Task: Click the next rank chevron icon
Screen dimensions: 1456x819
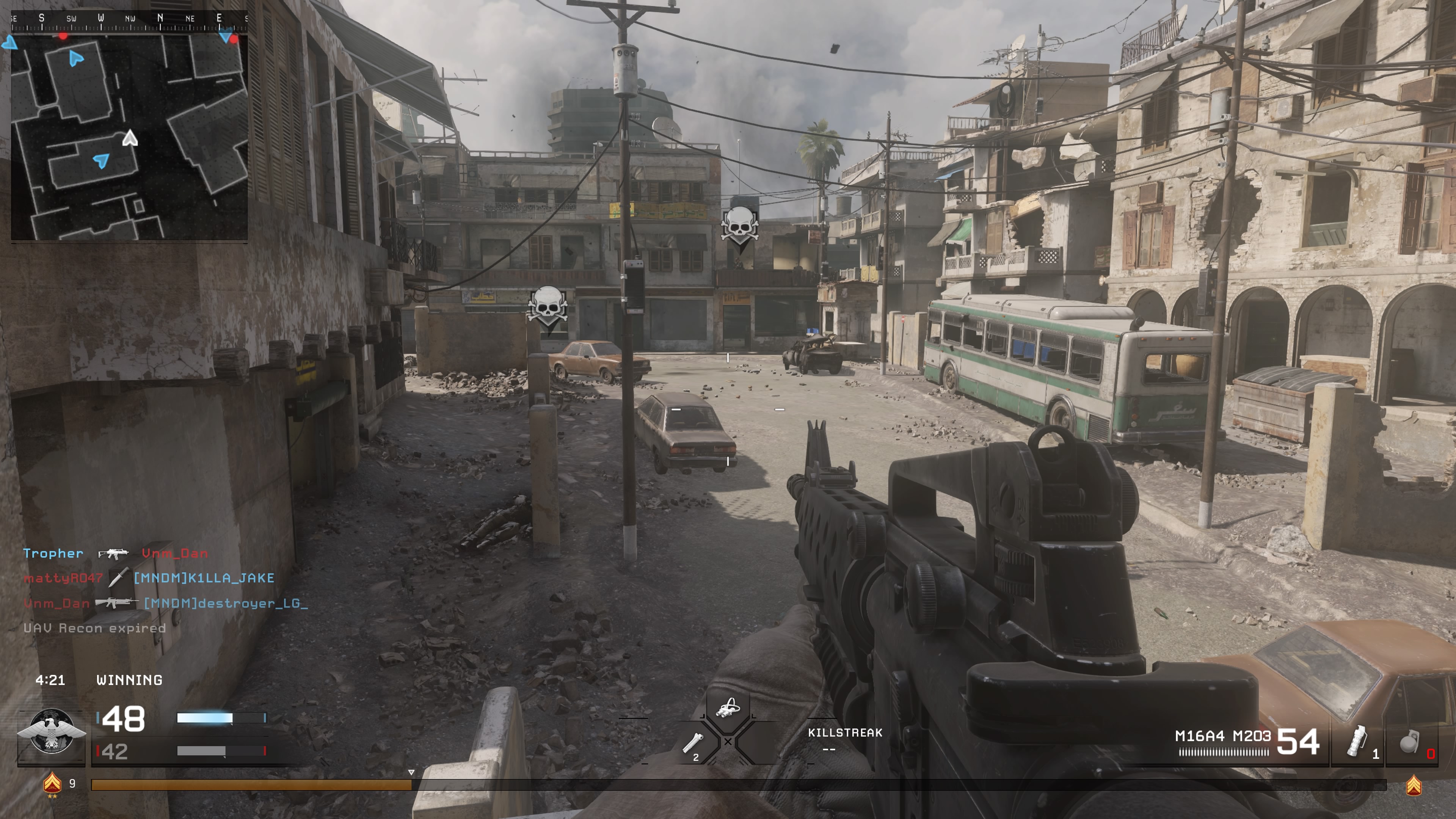Action: (1414, 785)
